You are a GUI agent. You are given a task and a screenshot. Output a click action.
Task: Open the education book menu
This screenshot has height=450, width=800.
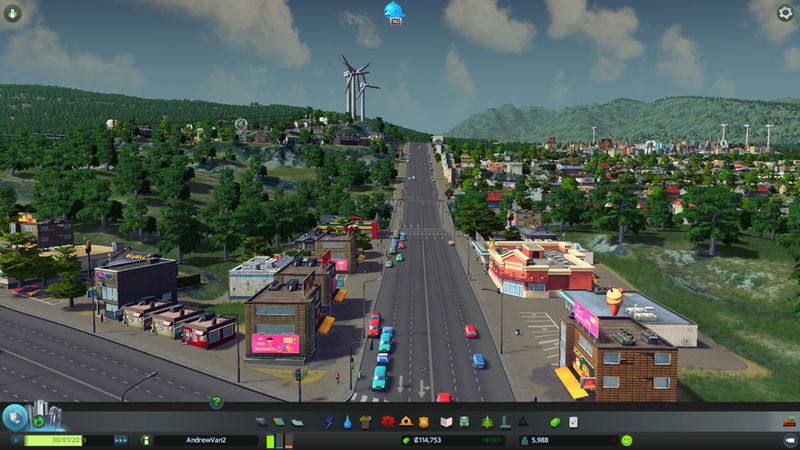[448, 422]
